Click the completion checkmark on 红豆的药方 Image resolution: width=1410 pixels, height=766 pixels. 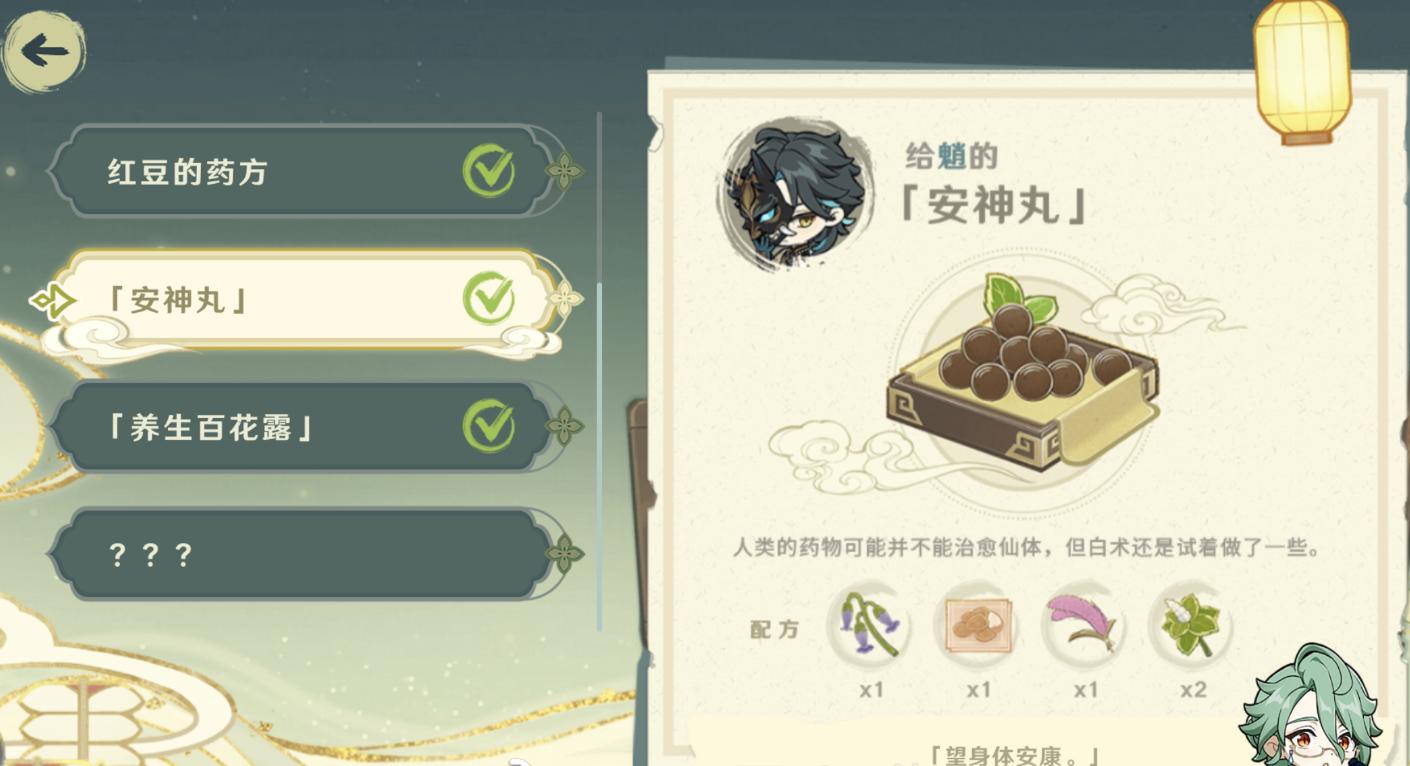tap(490, 170)
